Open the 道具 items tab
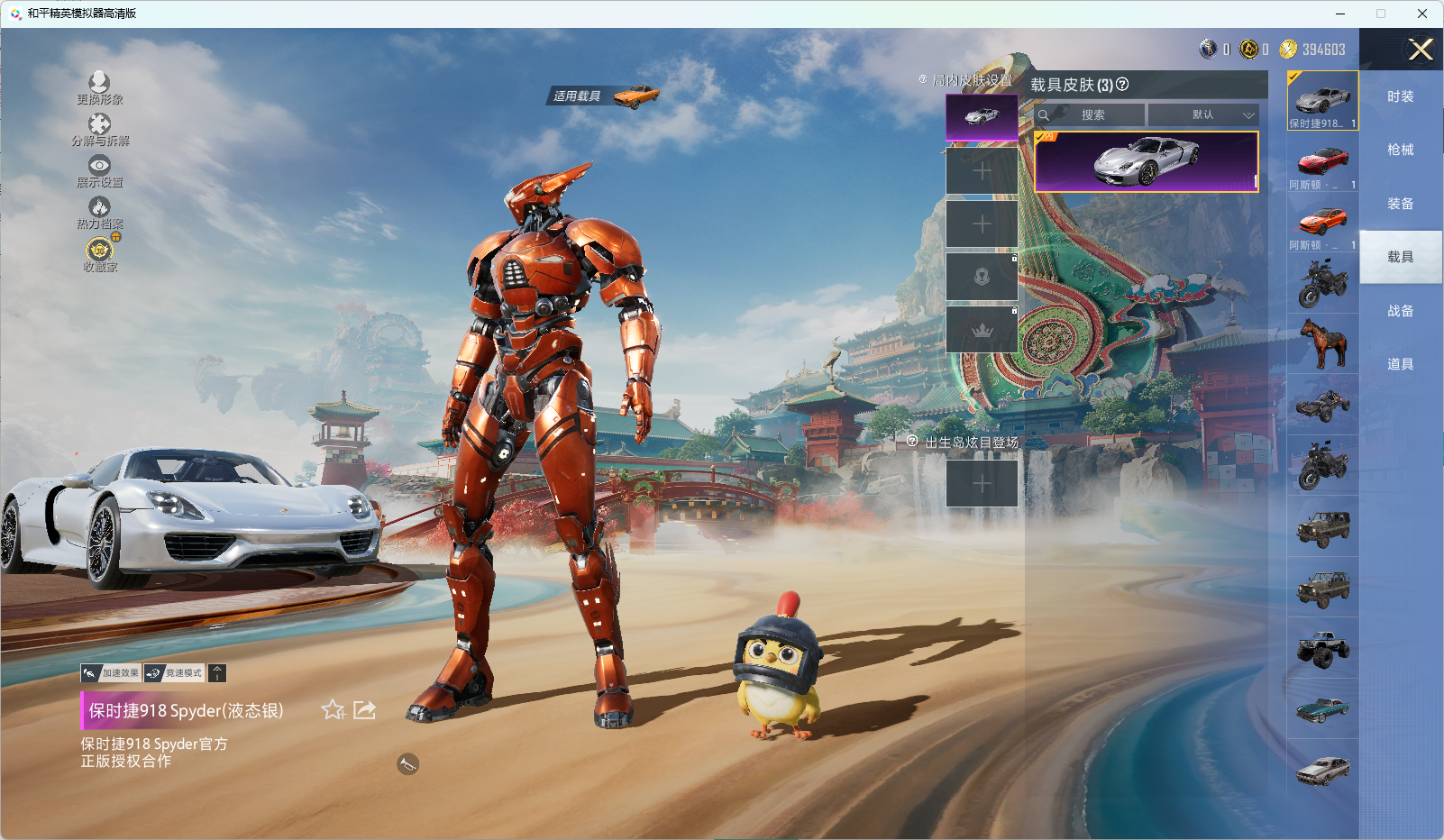Viewport: 1444px width, 840px height. 1400,364
